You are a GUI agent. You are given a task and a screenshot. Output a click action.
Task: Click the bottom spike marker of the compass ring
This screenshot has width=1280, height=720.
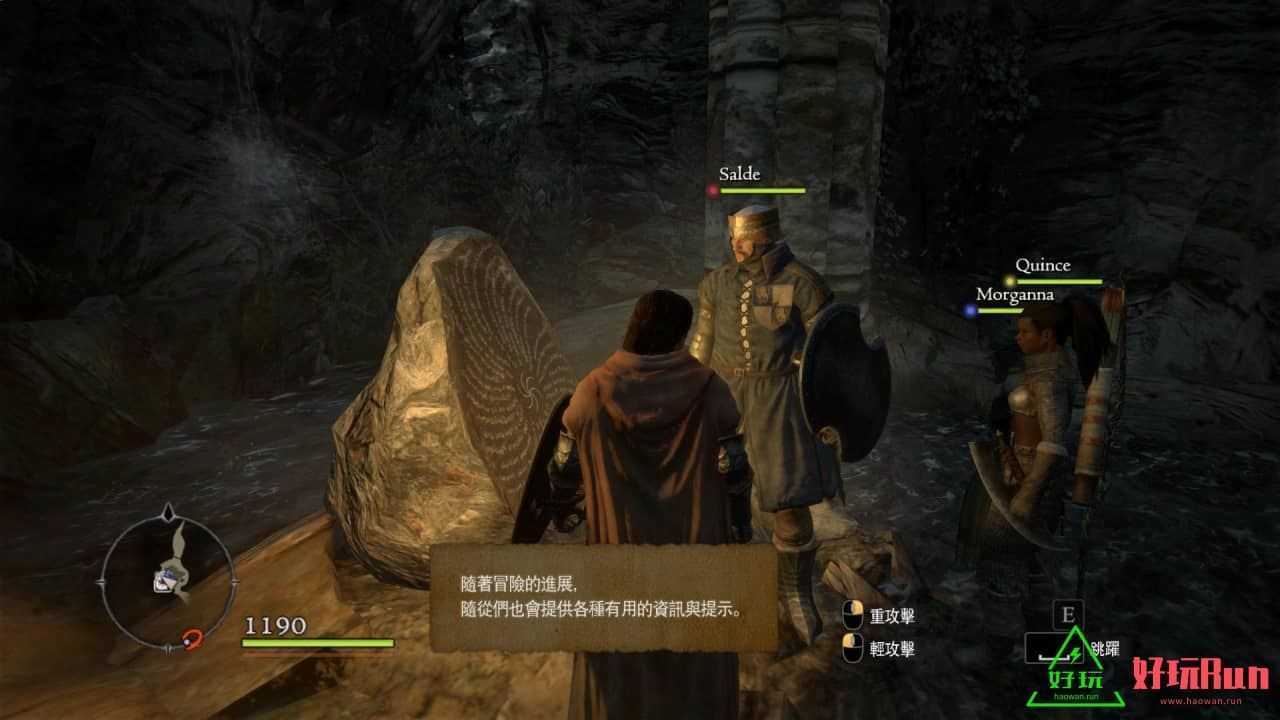pyautogui.click(x=170, y=647)
